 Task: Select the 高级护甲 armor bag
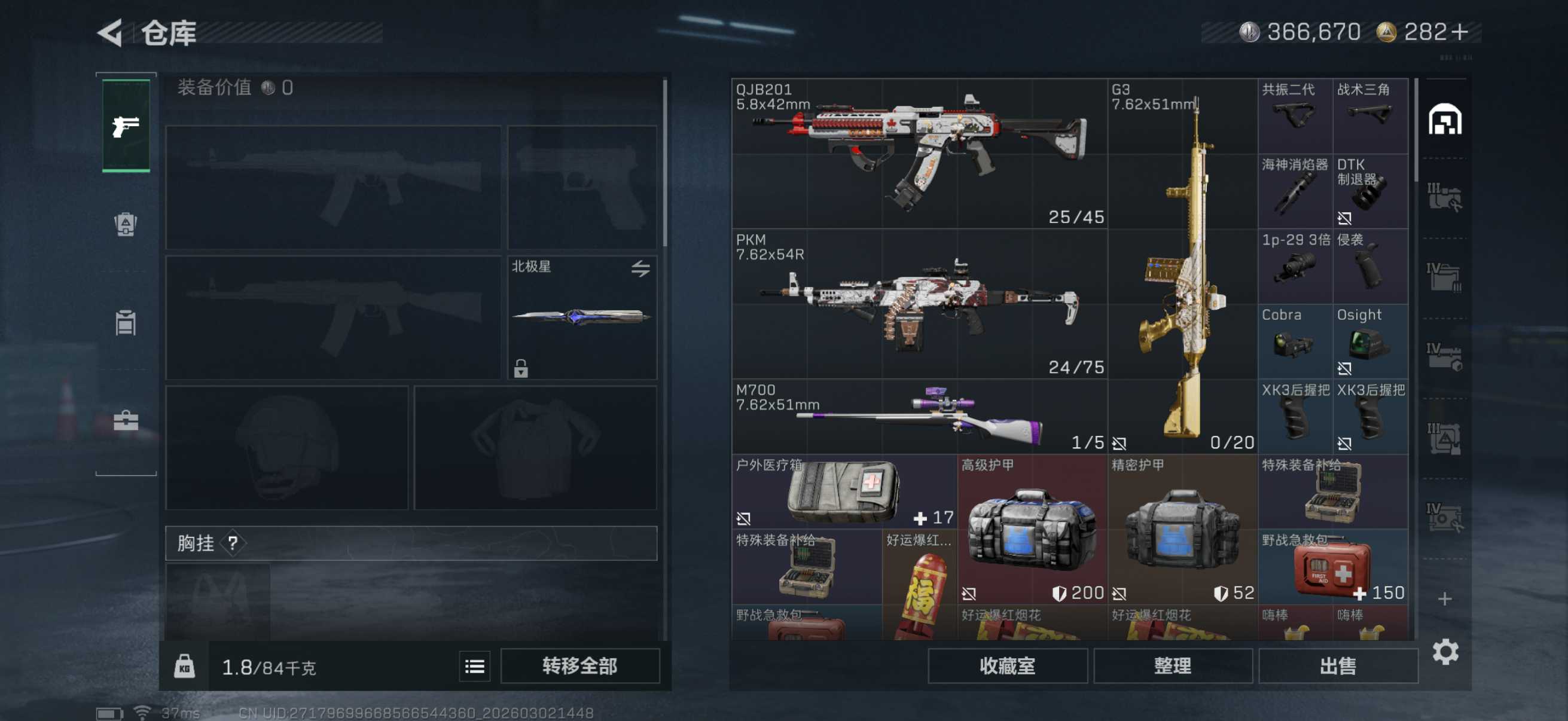[1032, 529]
